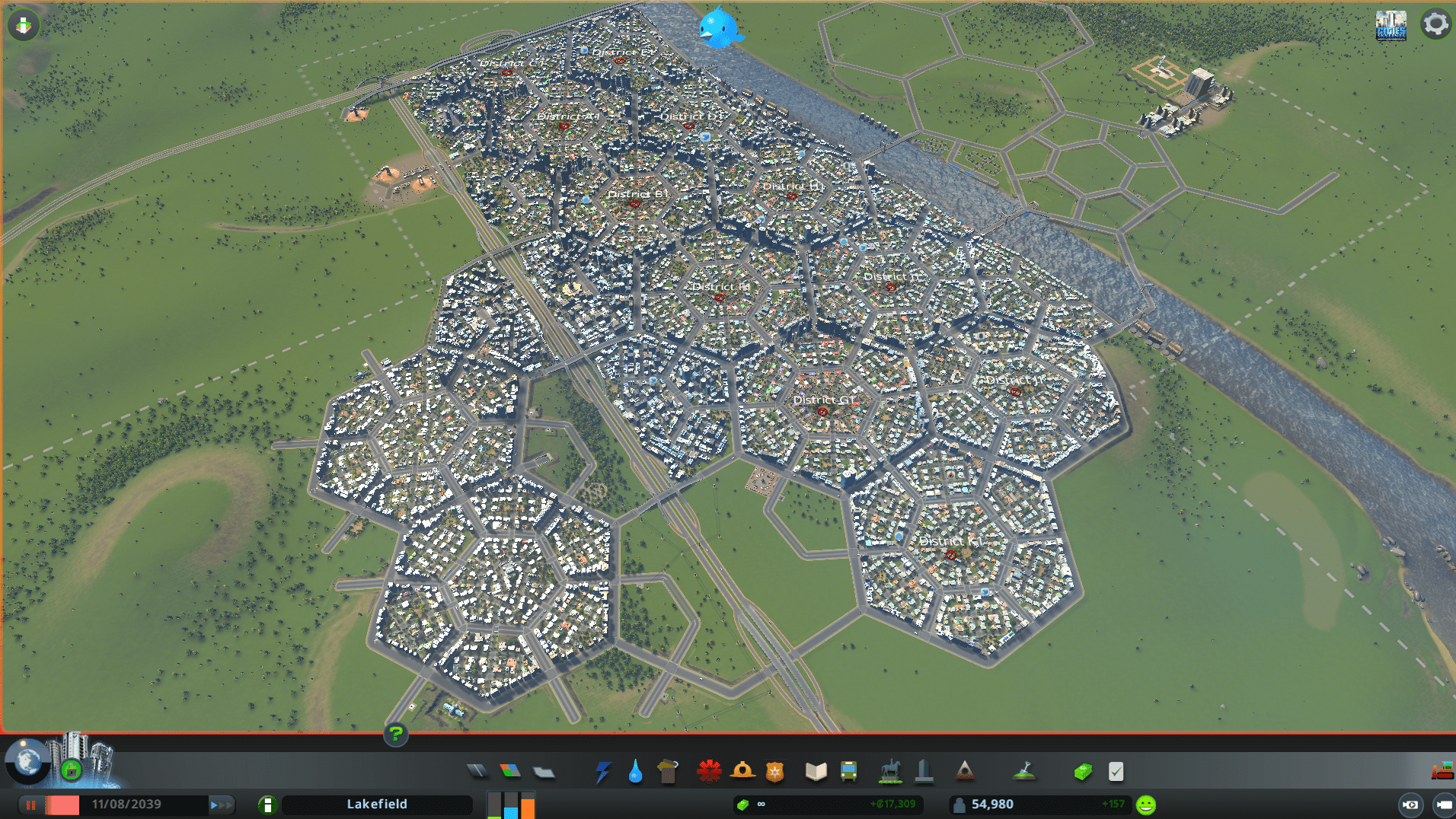The image size is (1456, 819).
Task: Click the Lakefield city name field
Action: pos(377,804)
